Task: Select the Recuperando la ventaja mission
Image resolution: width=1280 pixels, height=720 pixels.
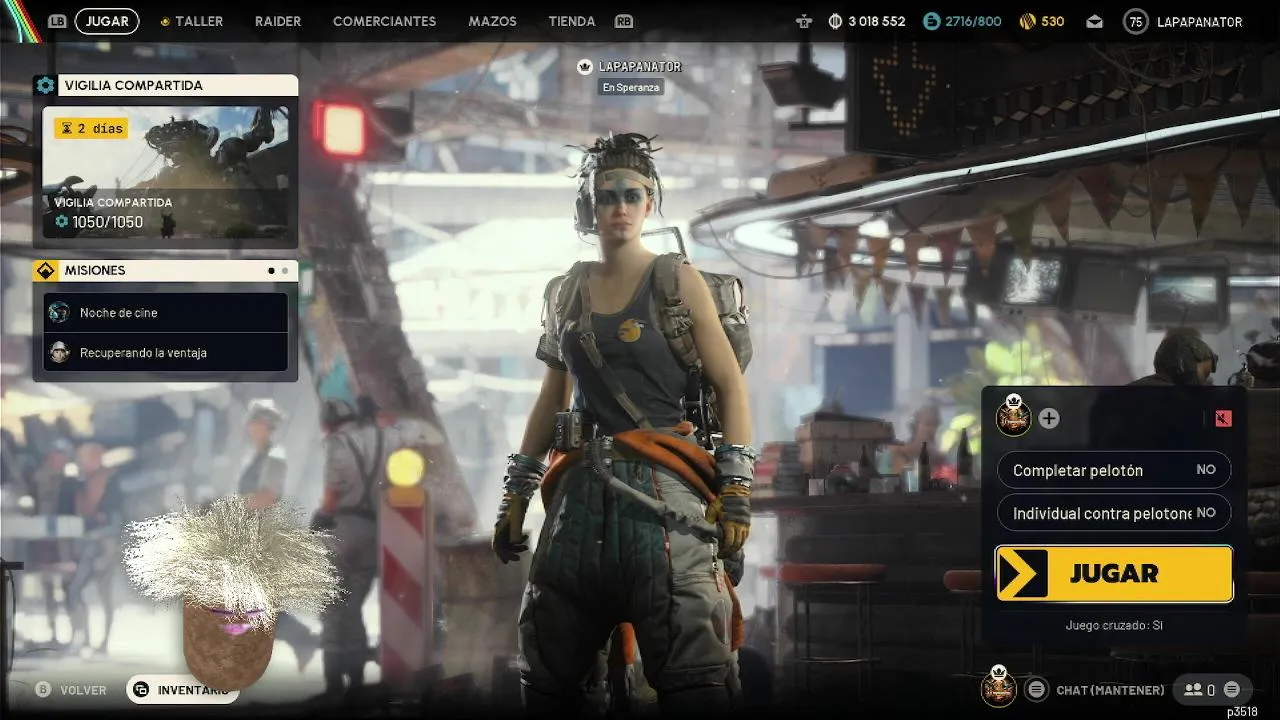Action: tap(165, 353)
